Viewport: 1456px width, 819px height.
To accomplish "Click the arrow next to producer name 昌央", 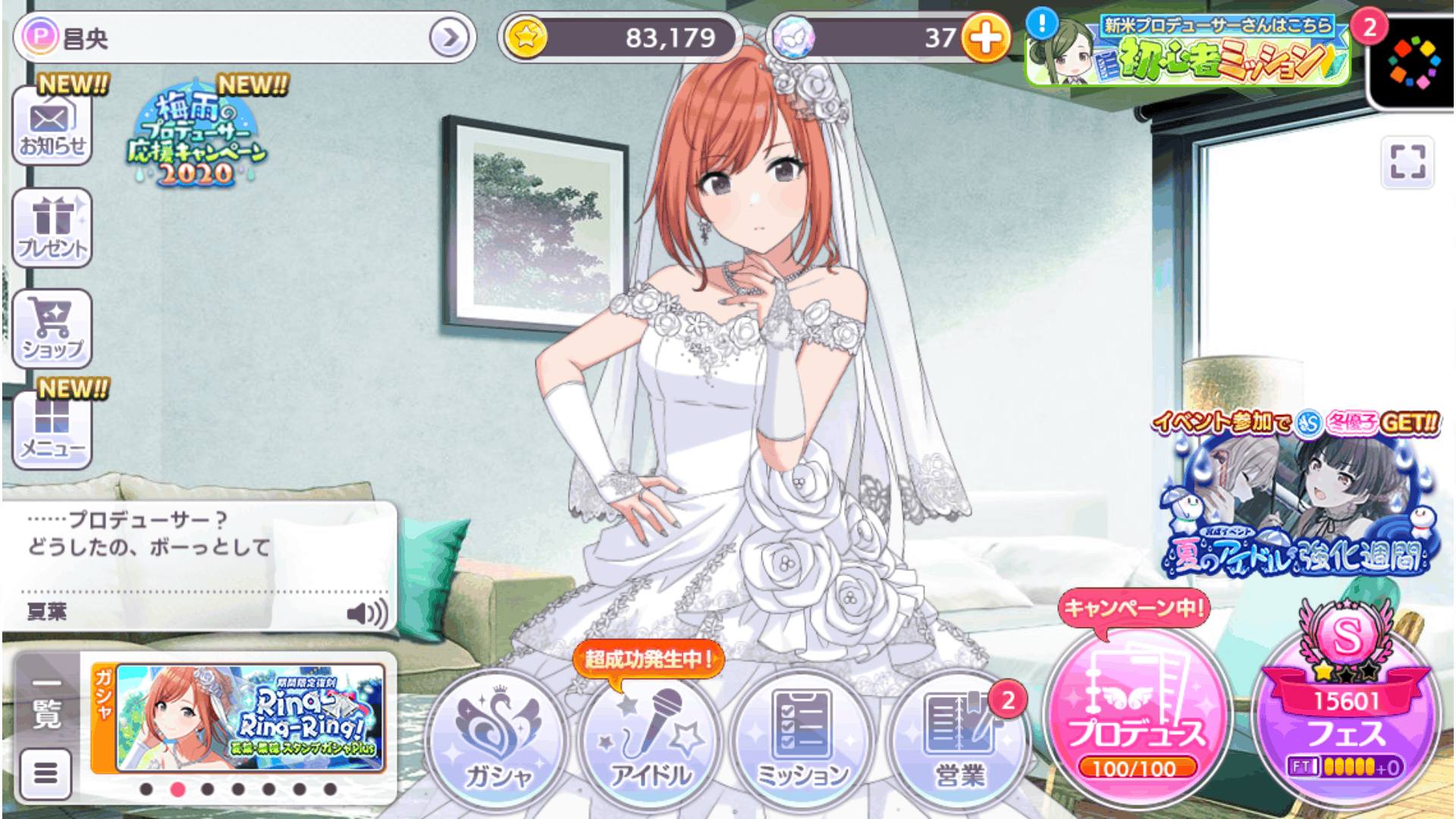I will [x=449, y=37].
